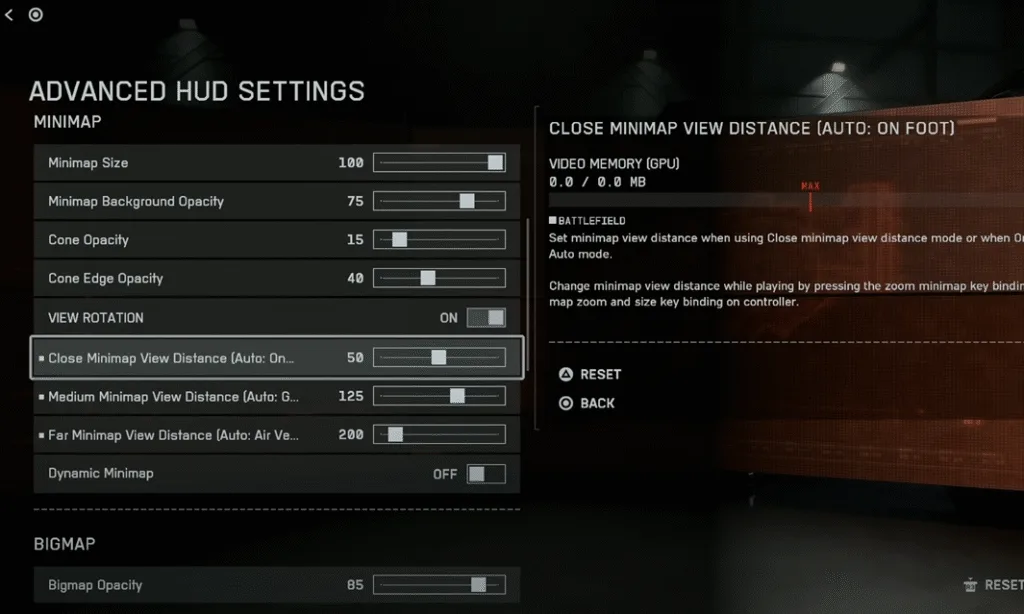Click the Close Minimap View Distance slider
Viewport: 1024px width, 614px height.
pos(438,357)
